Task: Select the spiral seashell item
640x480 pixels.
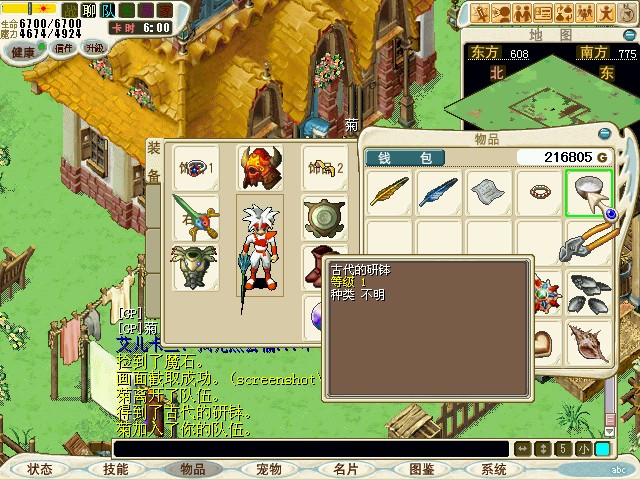Action: click(589, 343)
